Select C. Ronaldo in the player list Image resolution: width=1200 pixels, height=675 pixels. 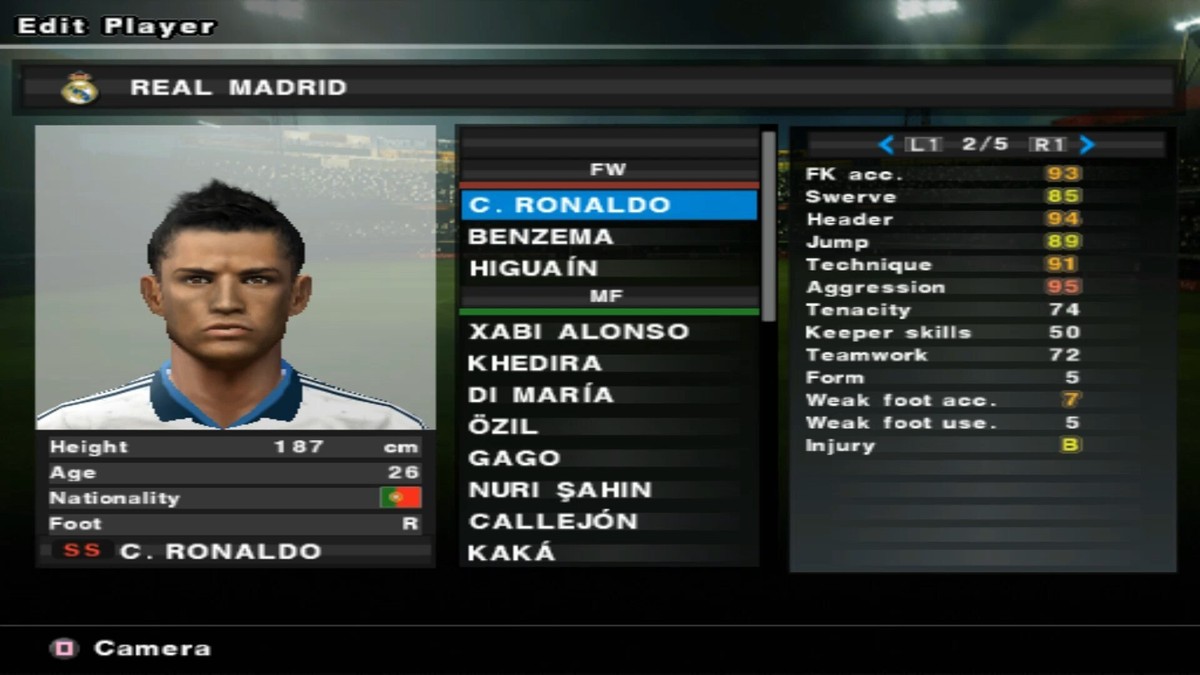click(x=608, y=205)
